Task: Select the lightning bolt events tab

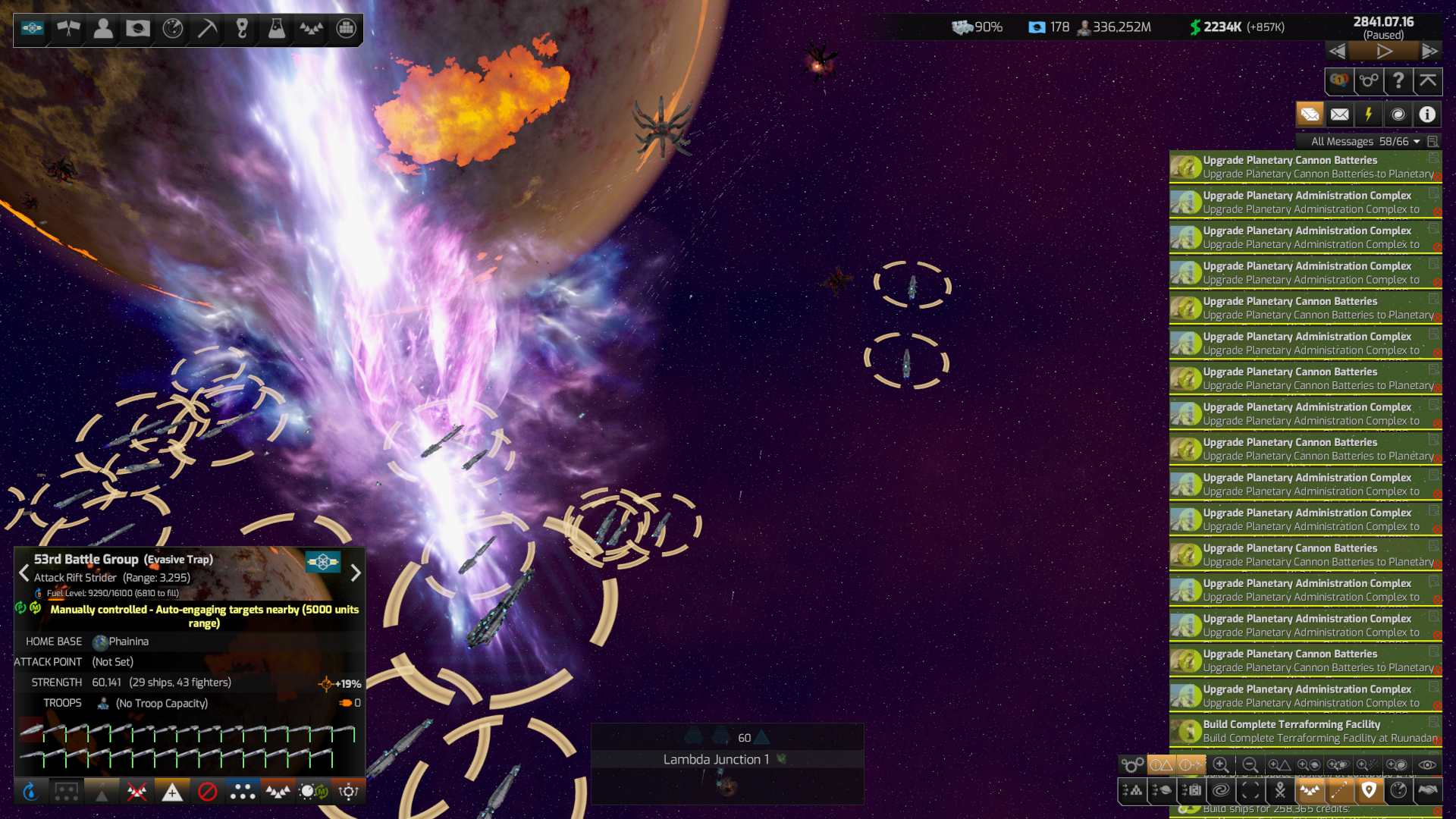Action: 1368,115
